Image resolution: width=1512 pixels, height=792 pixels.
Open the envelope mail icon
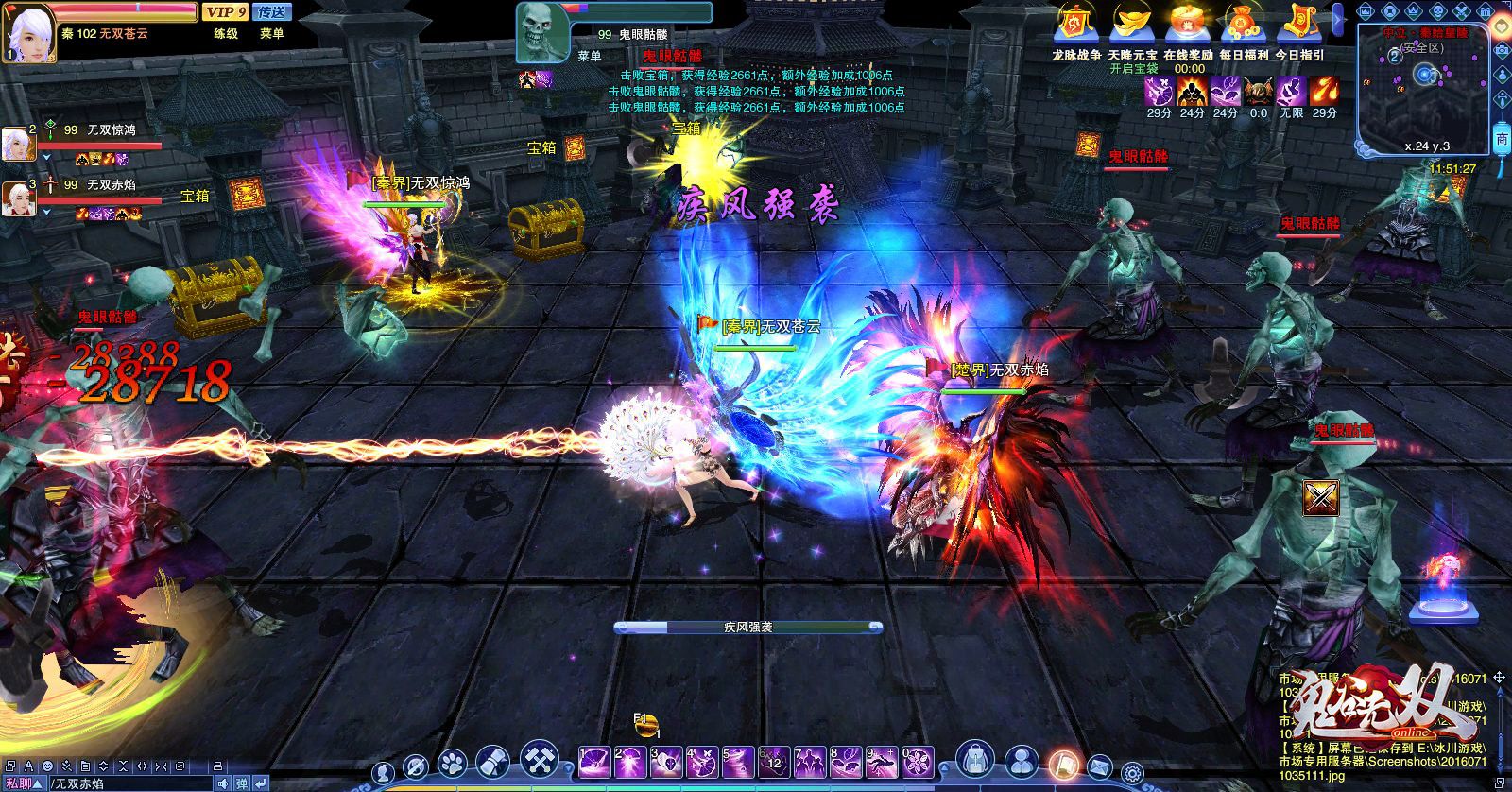tap(1100, 766)
